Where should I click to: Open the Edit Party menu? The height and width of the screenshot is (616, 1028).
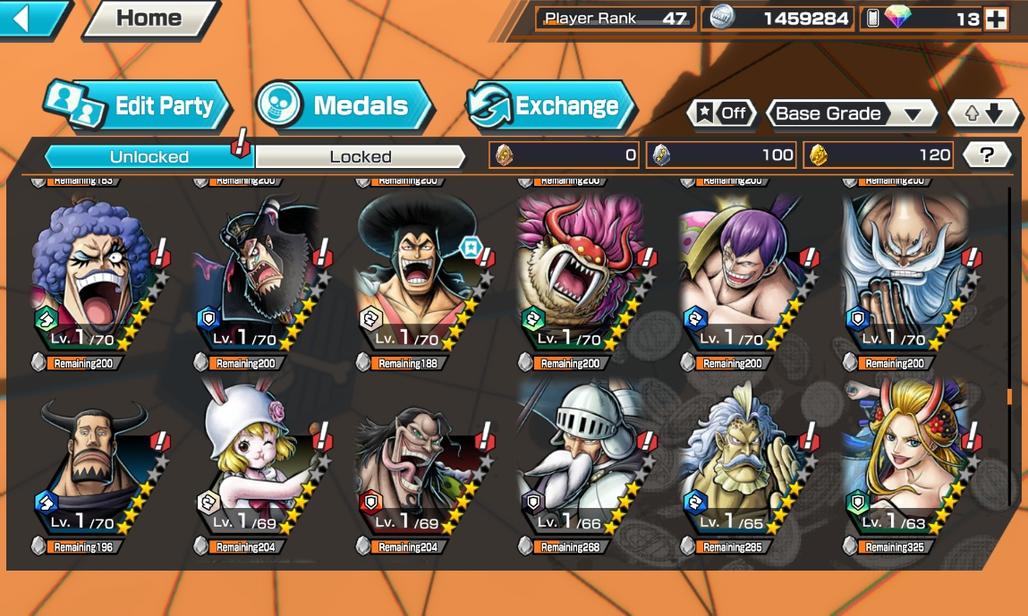[137, 106]
